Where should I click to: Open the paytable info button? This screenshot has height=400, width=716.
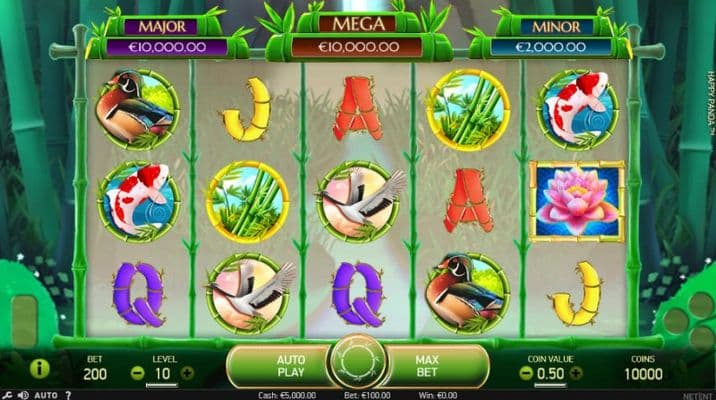(40, 369)
